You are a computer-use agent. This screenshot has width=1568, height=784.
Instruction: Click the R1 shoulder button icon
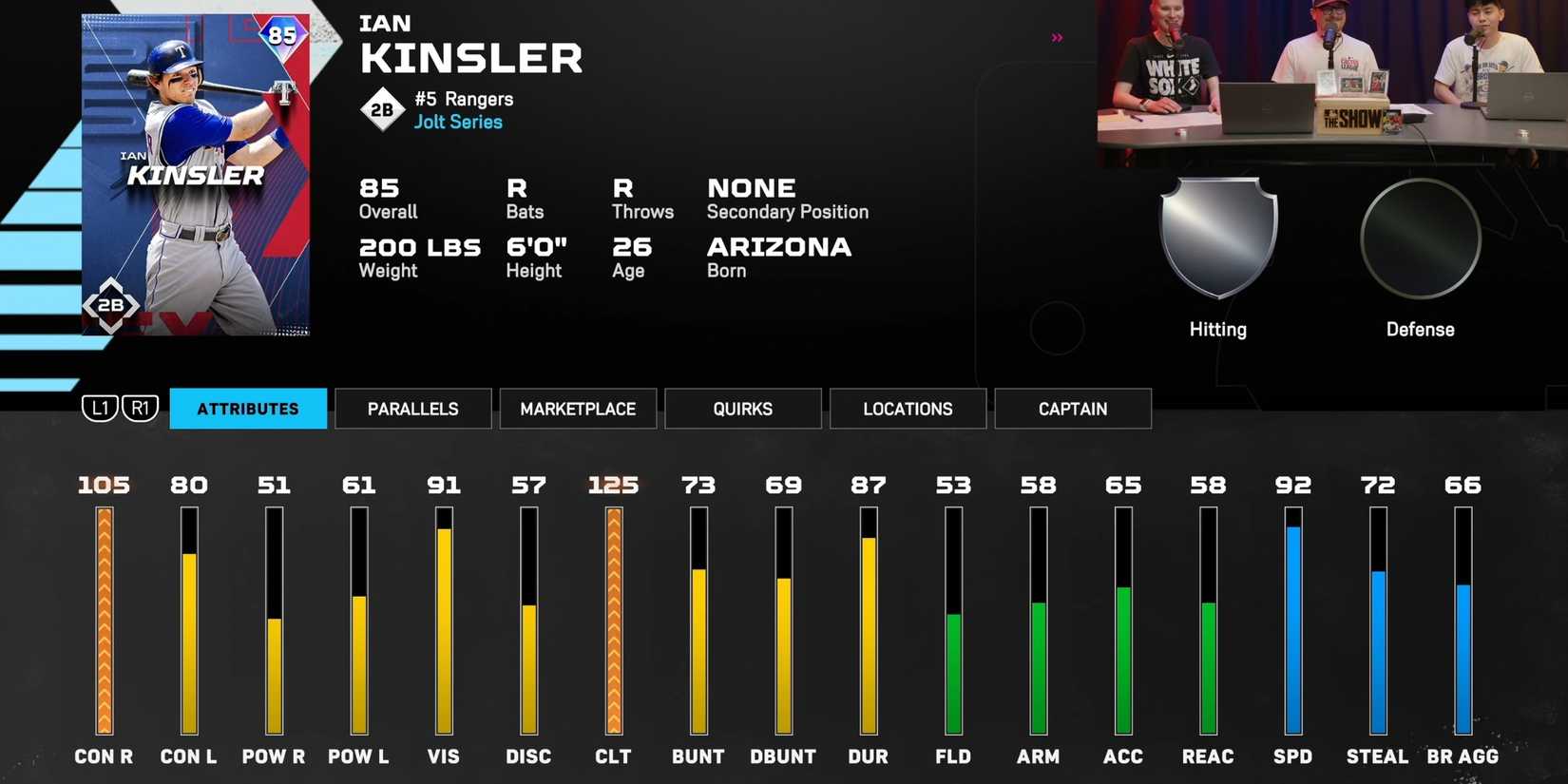pyautogui.click(x=140, y=408)
